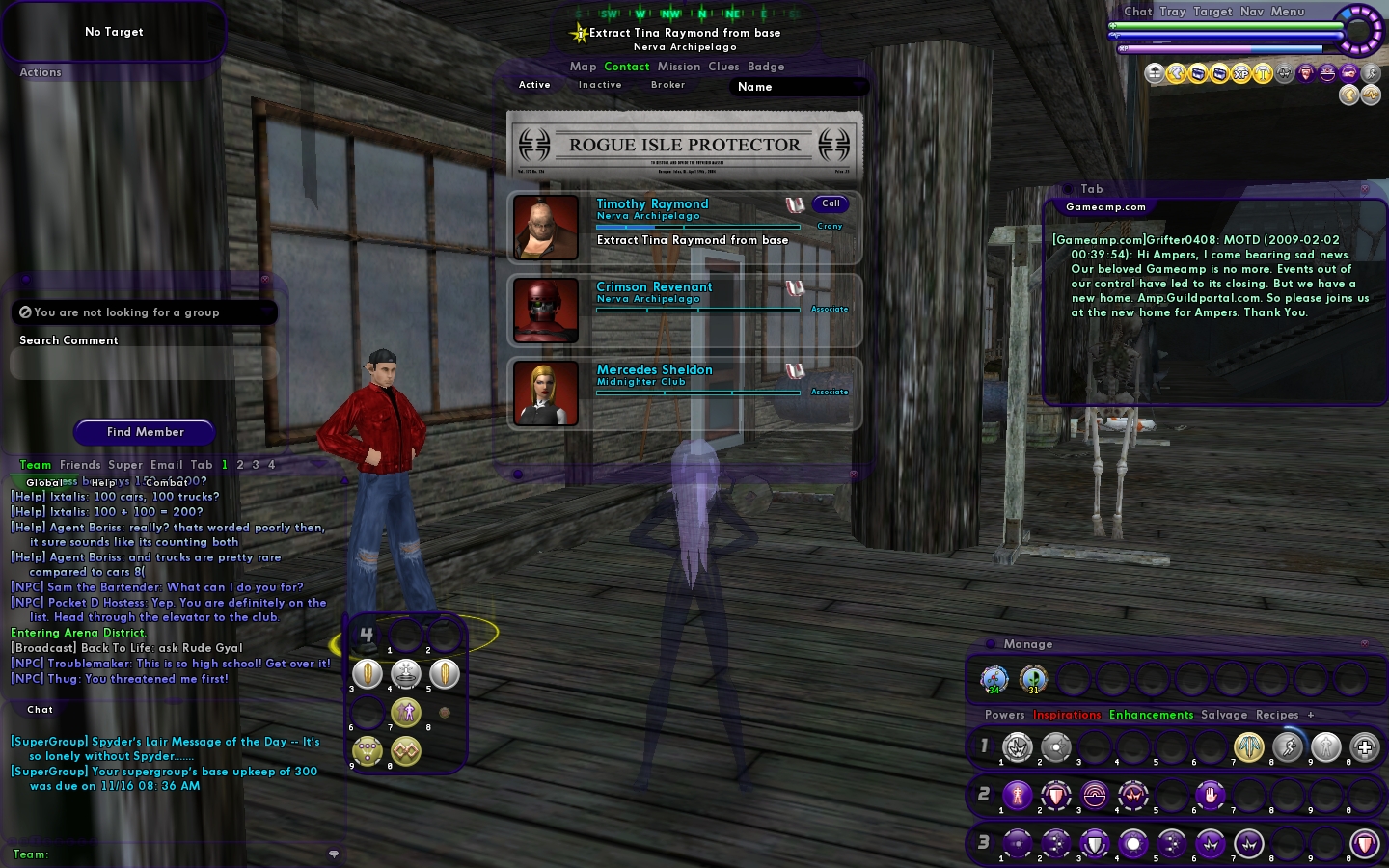The image size is (1389, 868).
Task: Switch to Inactive contacts
Action: tap(600, 85)
